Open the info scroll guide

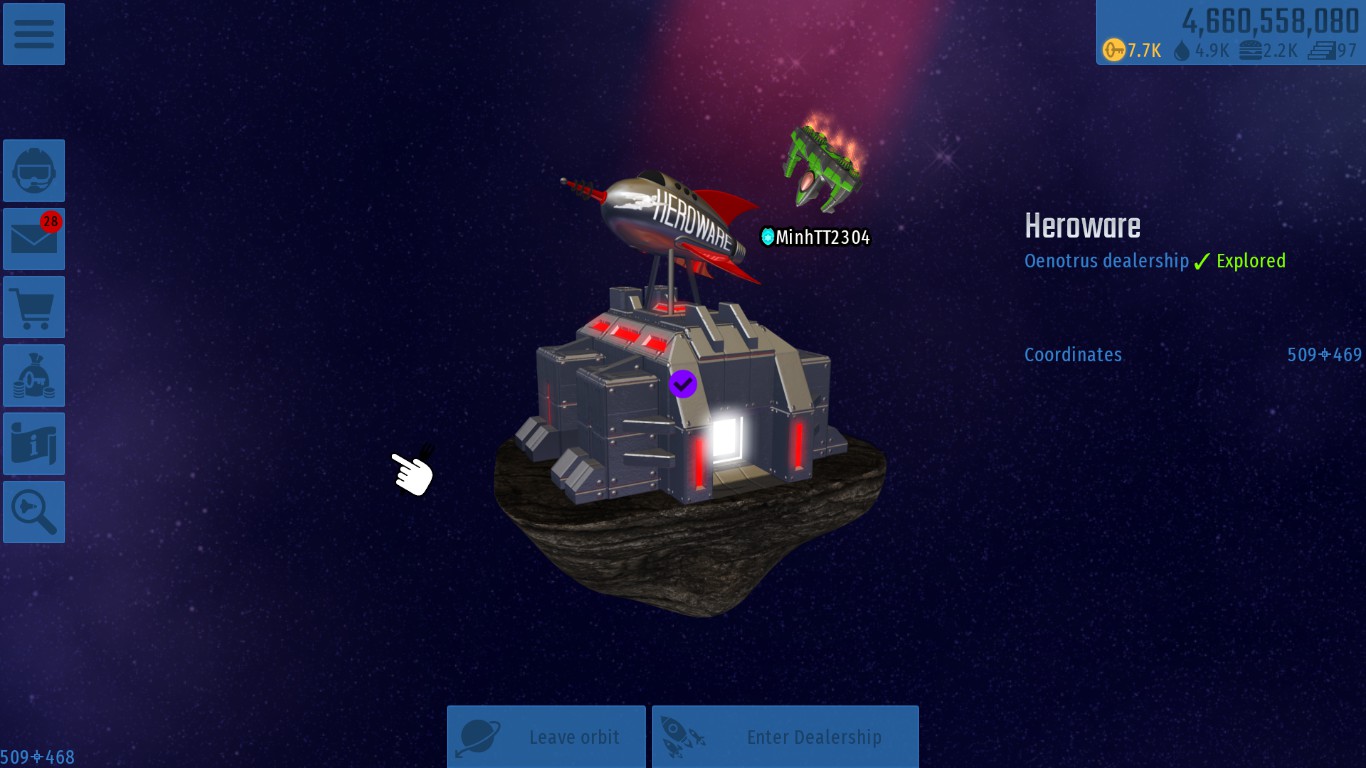[34, 444]
